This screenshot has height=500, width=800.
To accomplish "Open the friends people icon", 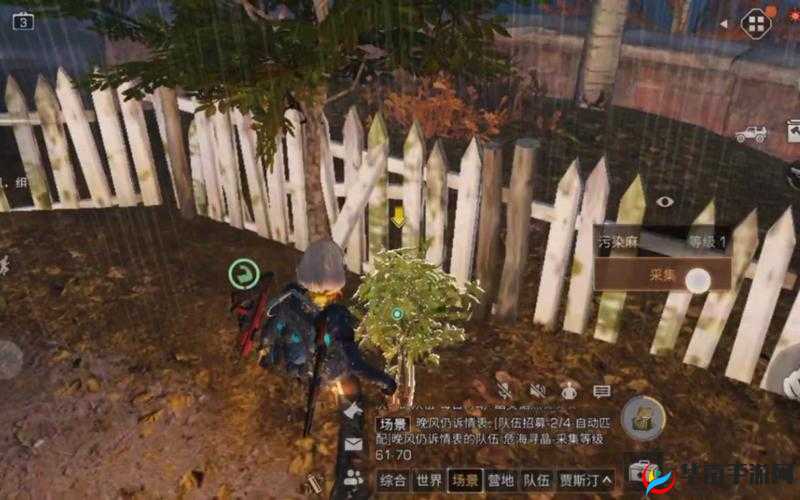I will pyautogui.click(x=353, y=477).
